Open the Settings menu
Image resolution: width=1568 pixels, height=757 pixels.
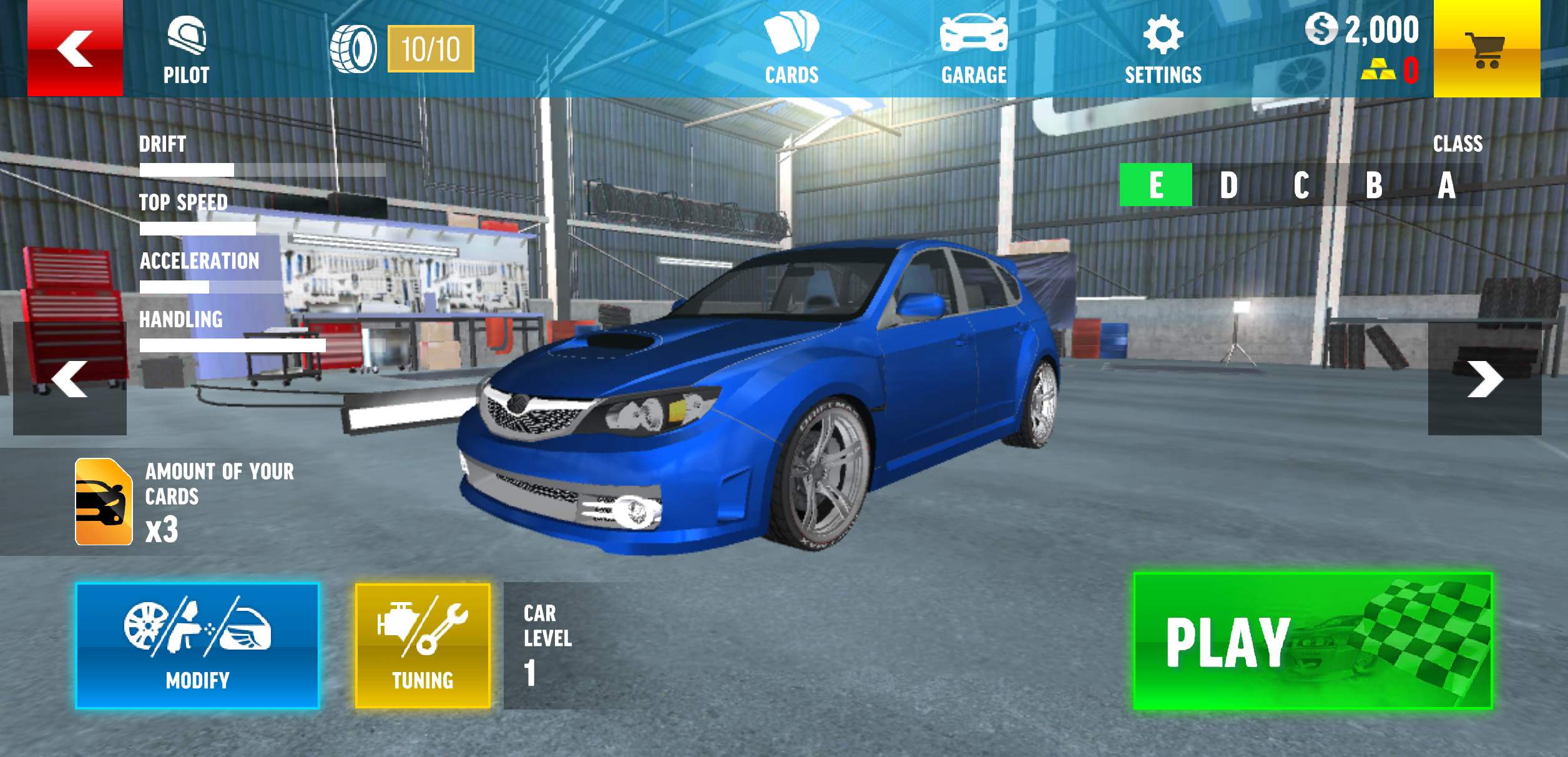pos(1163,50)
